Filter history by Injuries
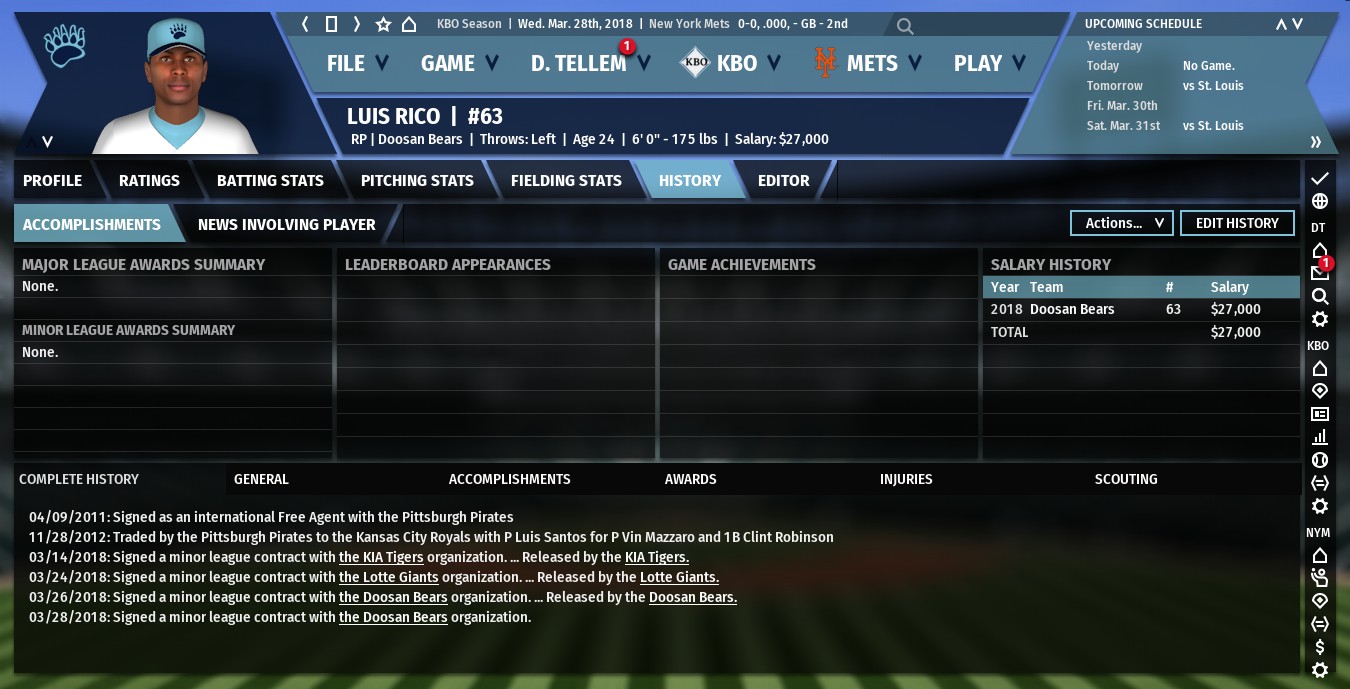 point(906,479)
